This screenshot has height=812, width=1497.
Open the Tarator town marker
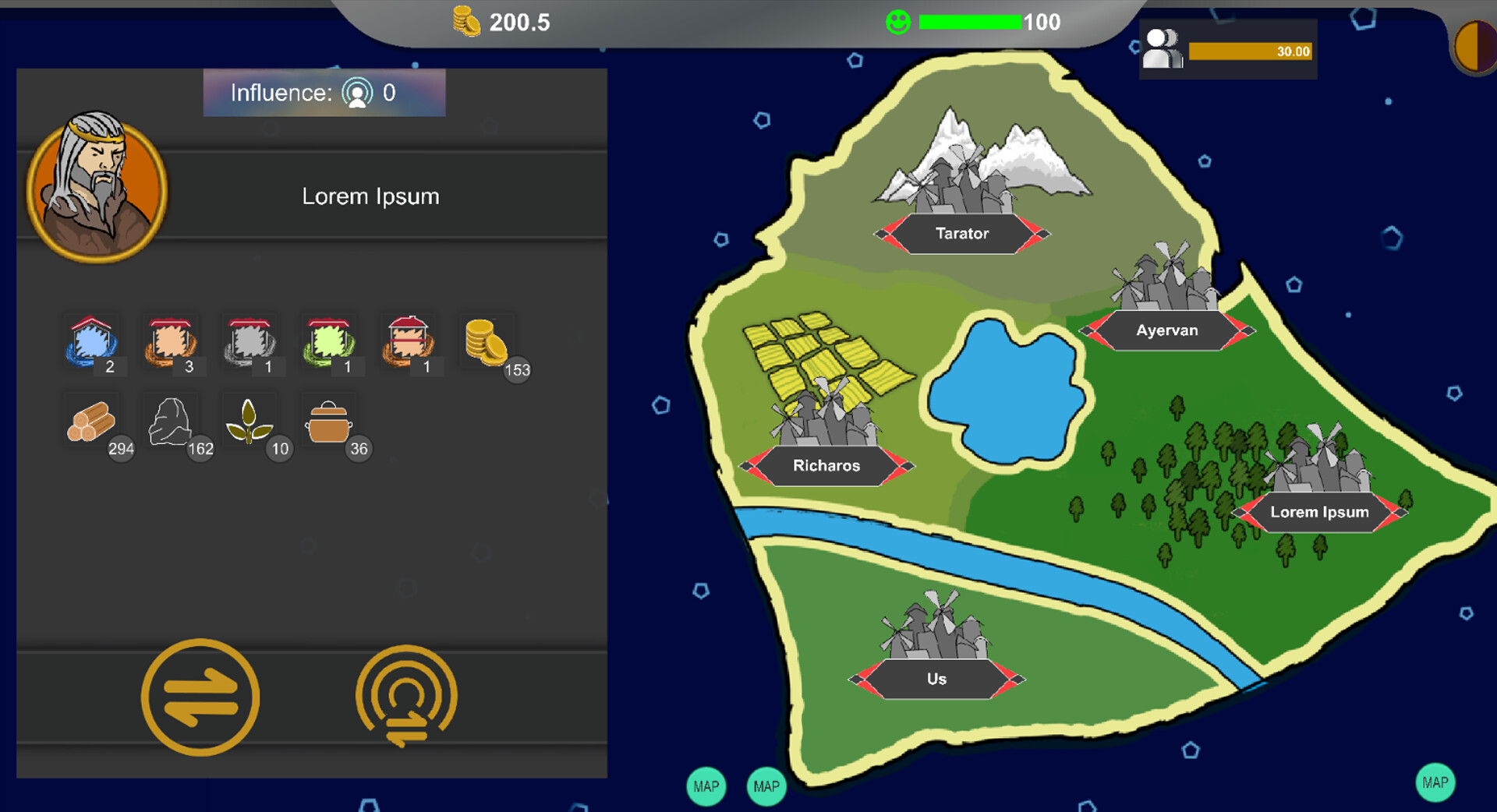pos(961,233)
